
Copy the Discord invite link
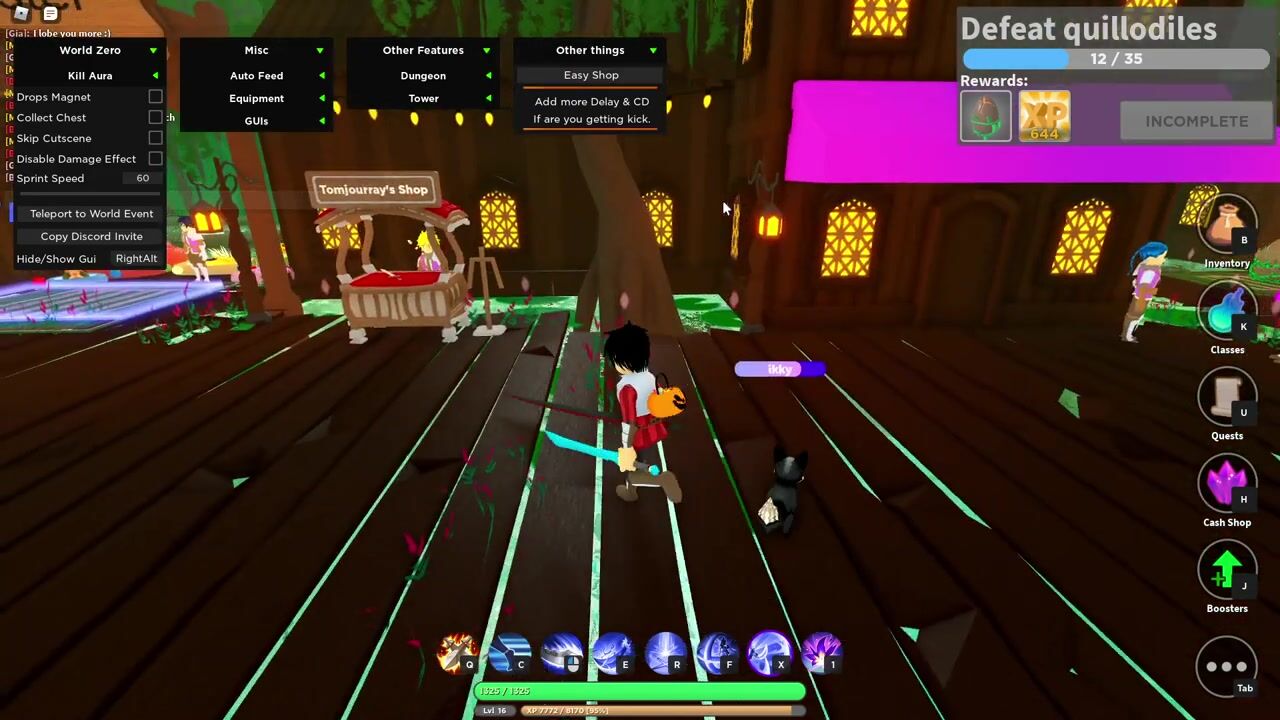(x=91, y=237)
